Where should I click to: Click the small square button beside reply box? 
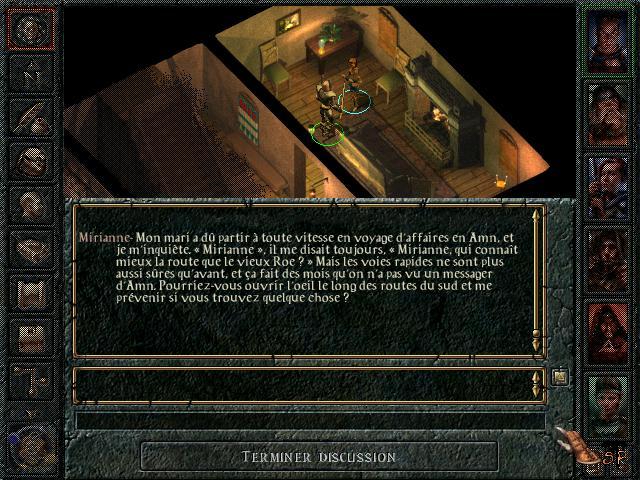click(560, 377)
